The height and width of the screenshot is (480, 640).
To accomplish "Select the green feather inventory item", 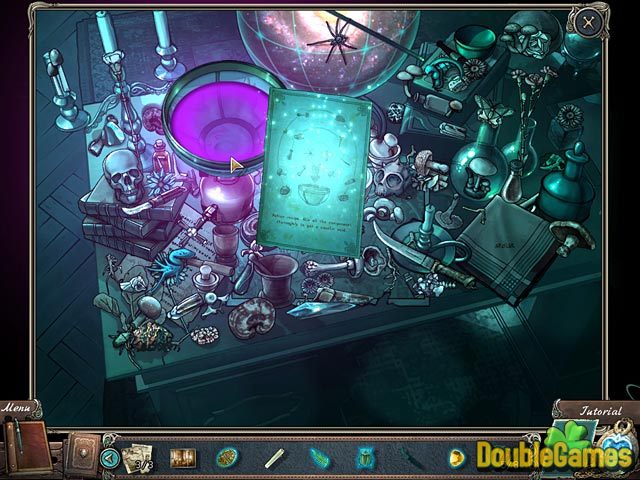I will click(x=318, y=458).
